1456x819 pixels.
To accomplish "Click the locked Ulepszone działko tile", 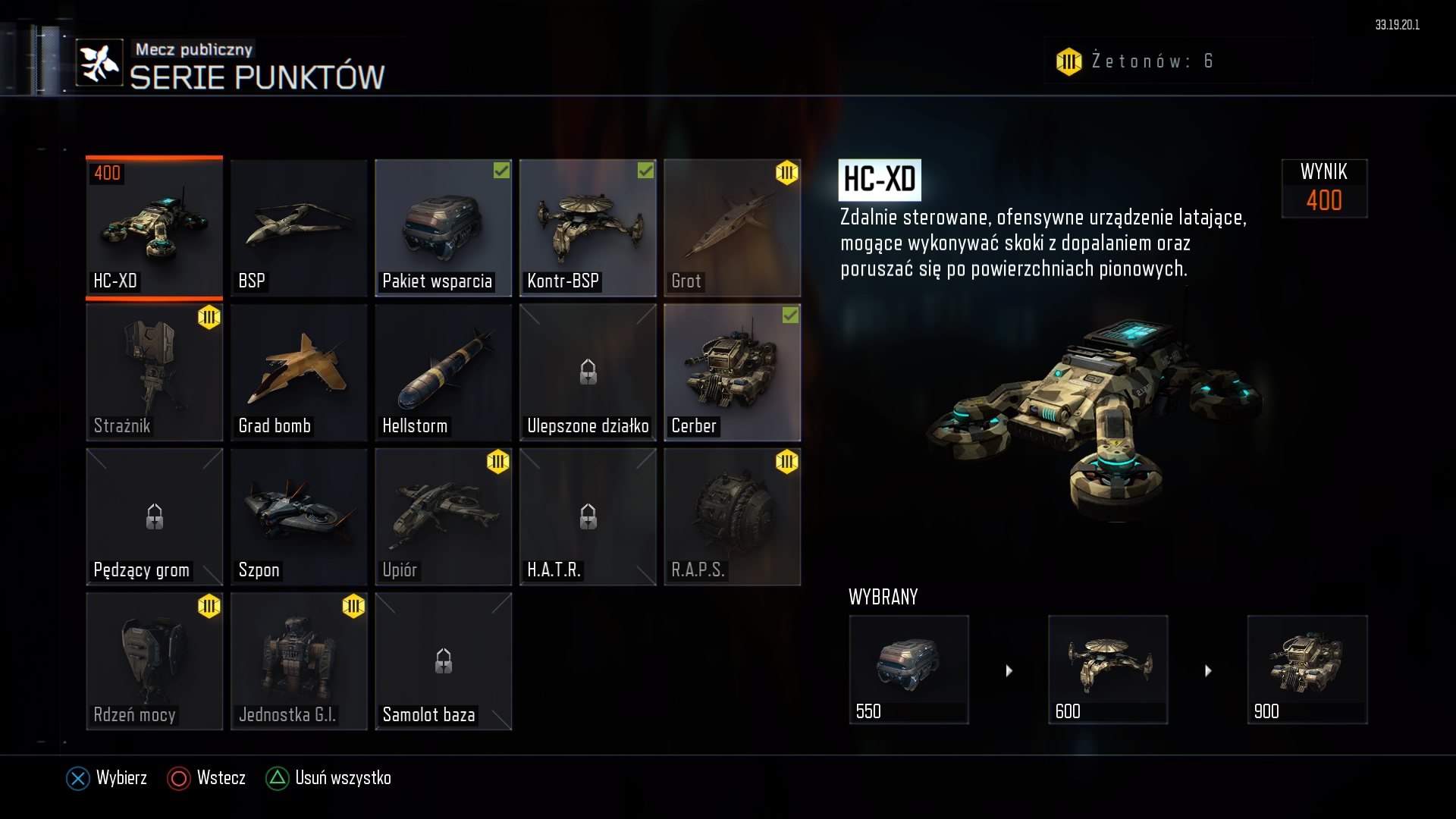I will [x=588, y=372].
